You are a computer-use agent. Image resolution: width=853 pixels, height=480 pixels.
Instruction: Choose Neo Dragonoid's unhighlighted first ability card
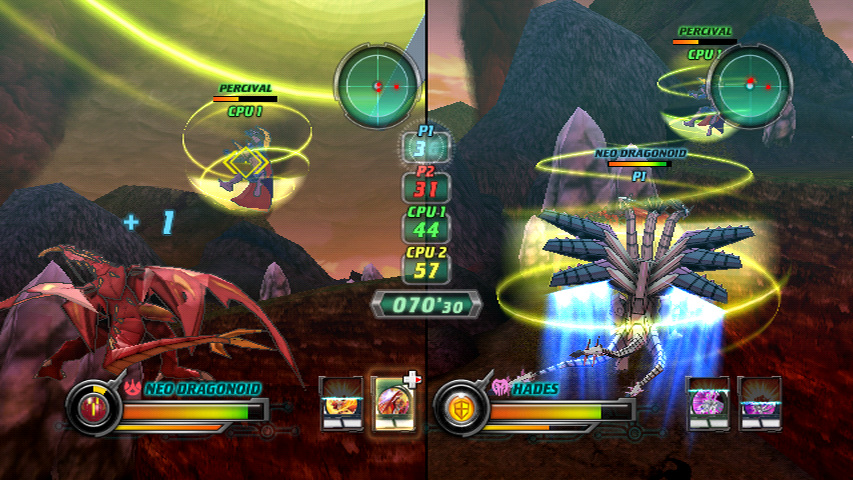tap(341, 404)
